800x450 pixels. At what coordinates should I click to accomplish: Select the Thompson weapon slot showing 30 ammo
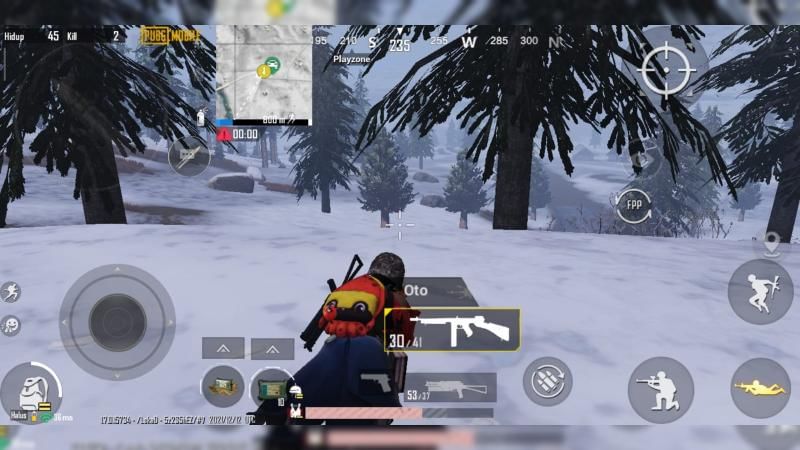[452, 330]
